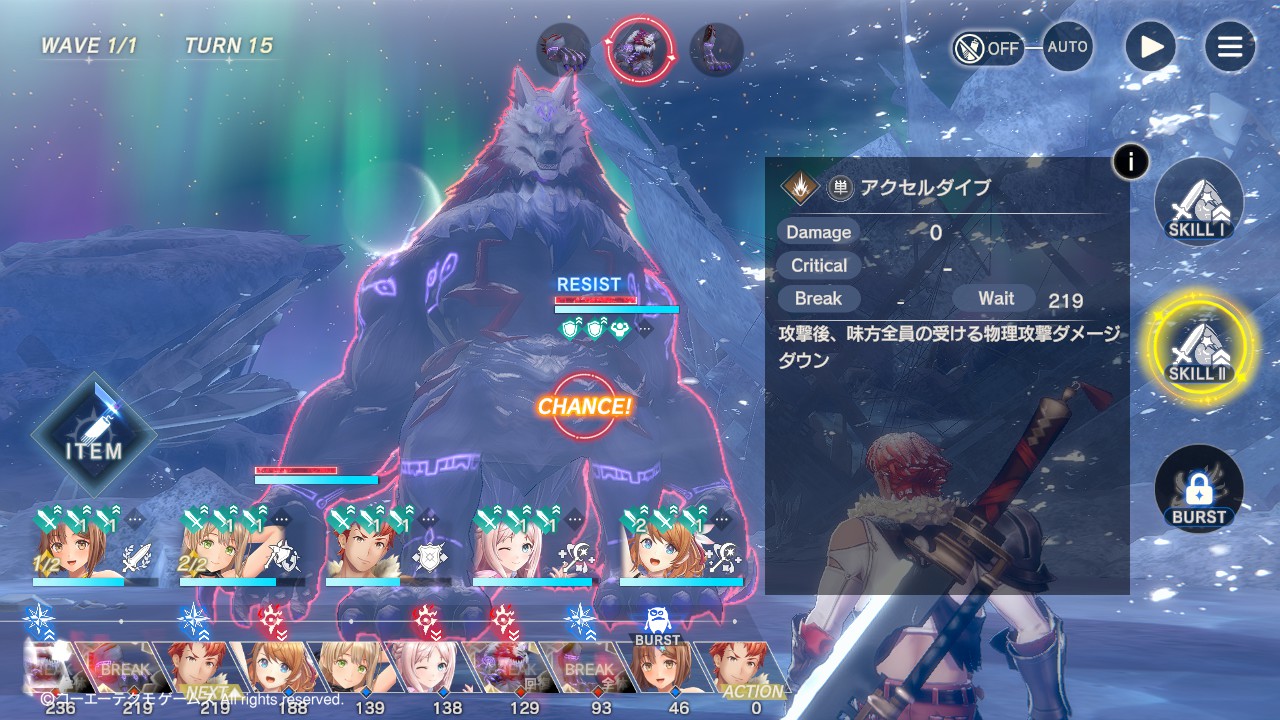Tap the CHANCE! target marker
Viewport: 1280px width, 720px height.
click(584, 406)
